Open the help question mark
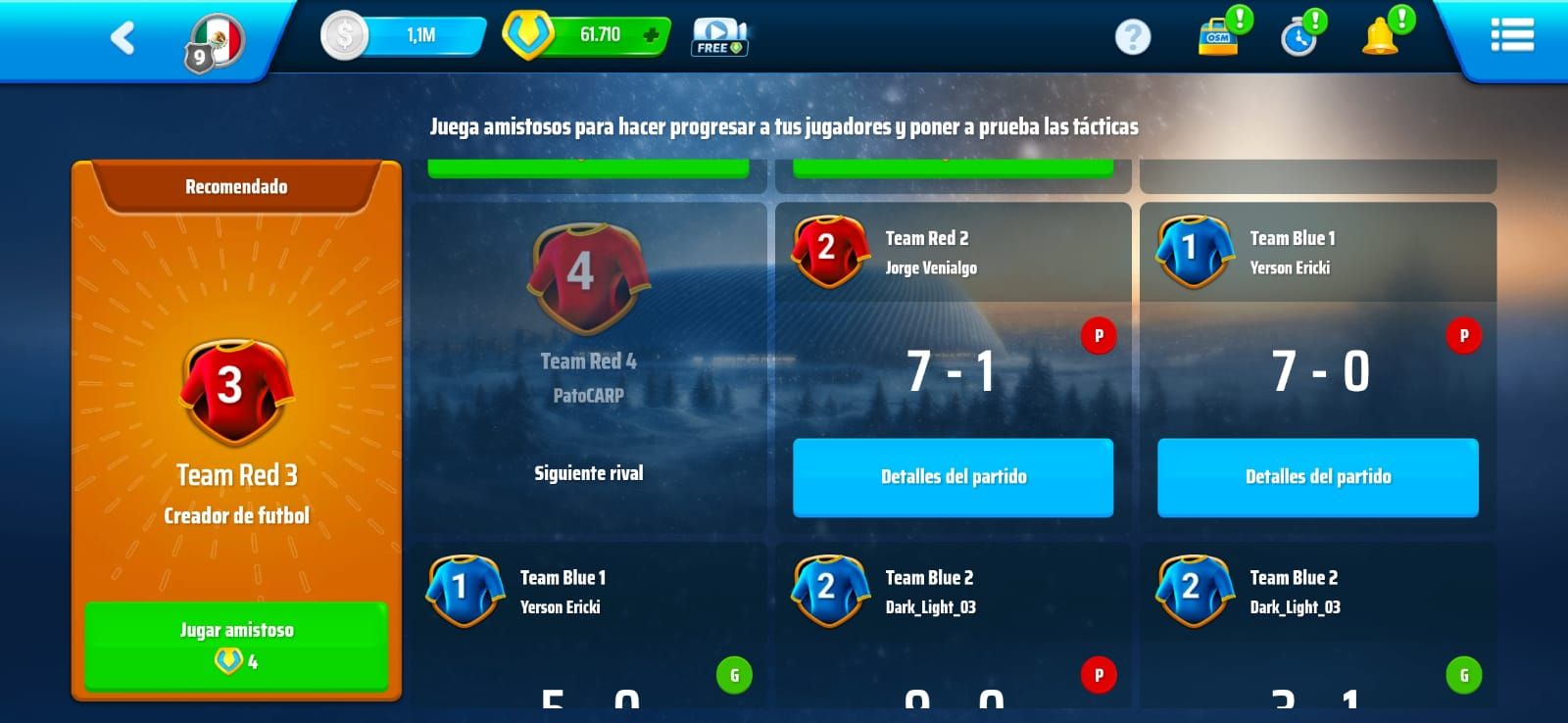 tap(1132, 37)
